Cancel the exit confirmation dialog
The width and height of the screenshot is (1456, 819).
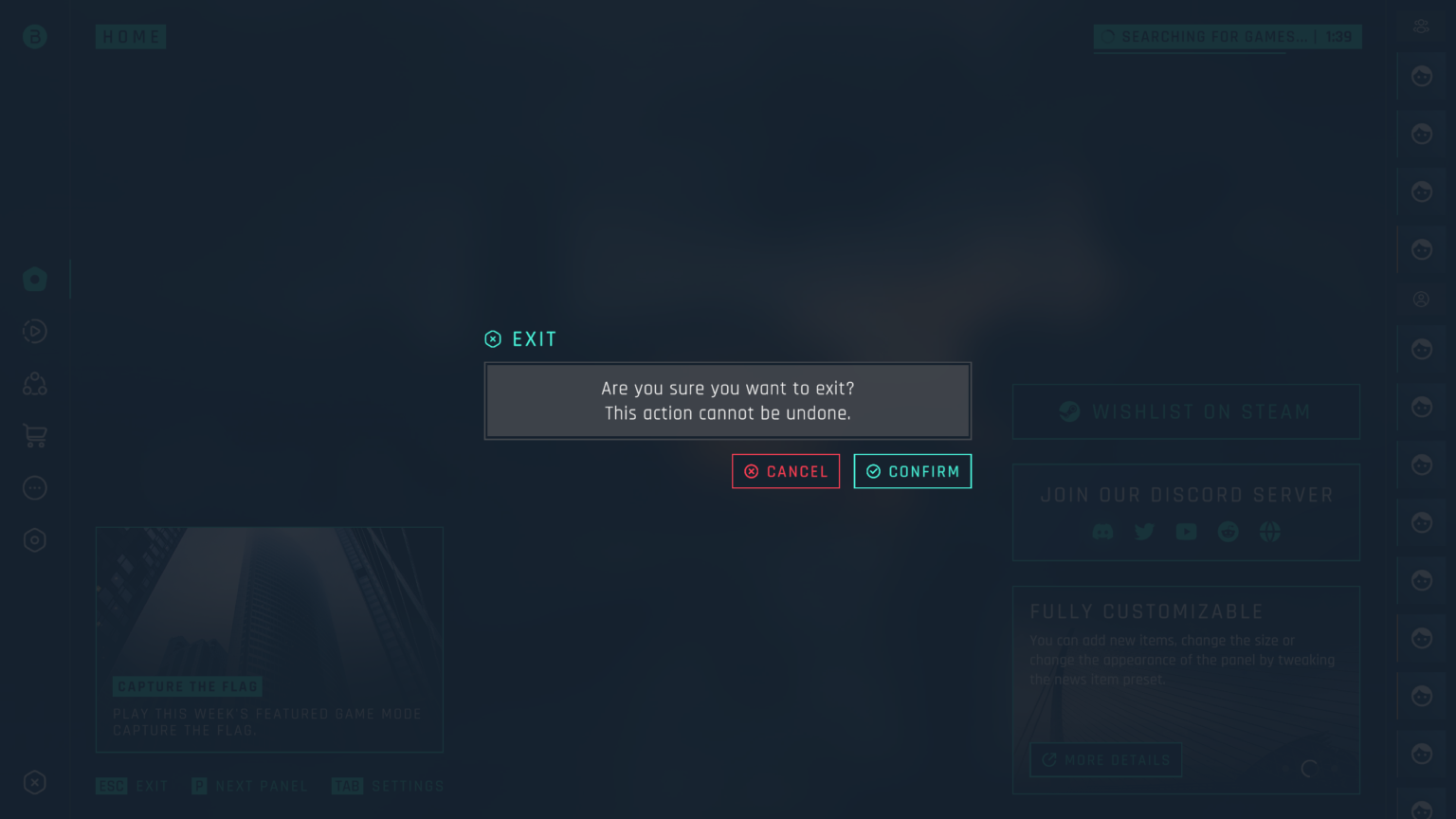(x=785, y=471)
